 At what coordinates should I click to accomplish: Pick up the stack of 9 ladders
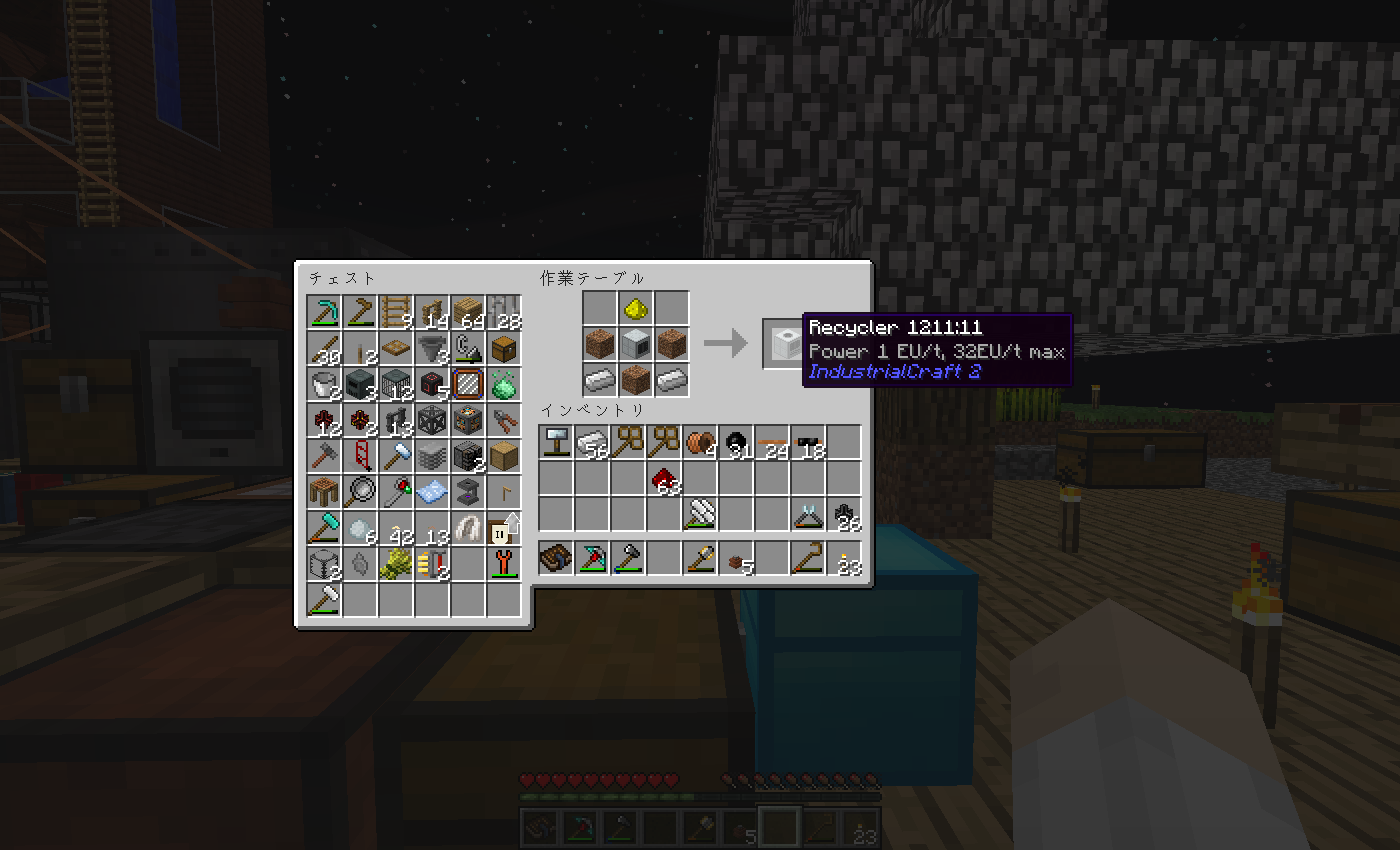point(396,312)
